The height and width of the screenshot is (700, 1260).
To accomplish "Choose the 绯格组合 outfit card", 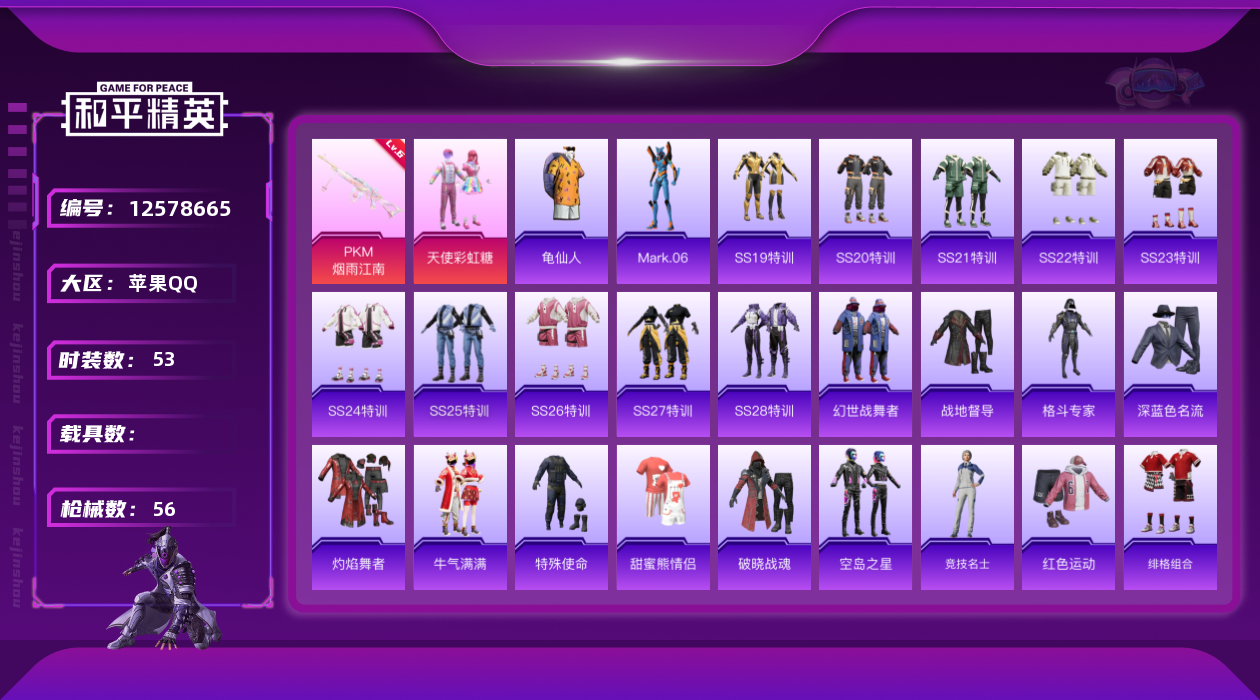I will coord(1170,517).
